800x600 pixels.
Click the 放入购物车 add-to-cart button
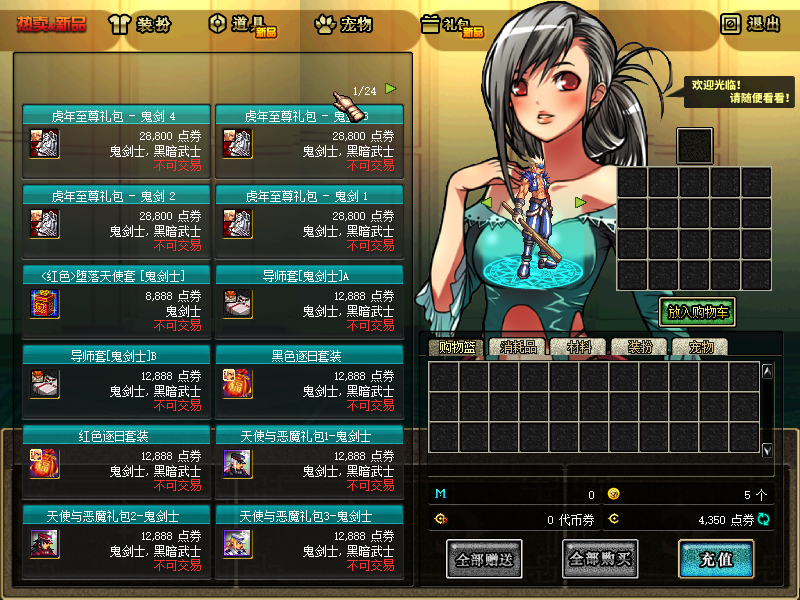697,312
